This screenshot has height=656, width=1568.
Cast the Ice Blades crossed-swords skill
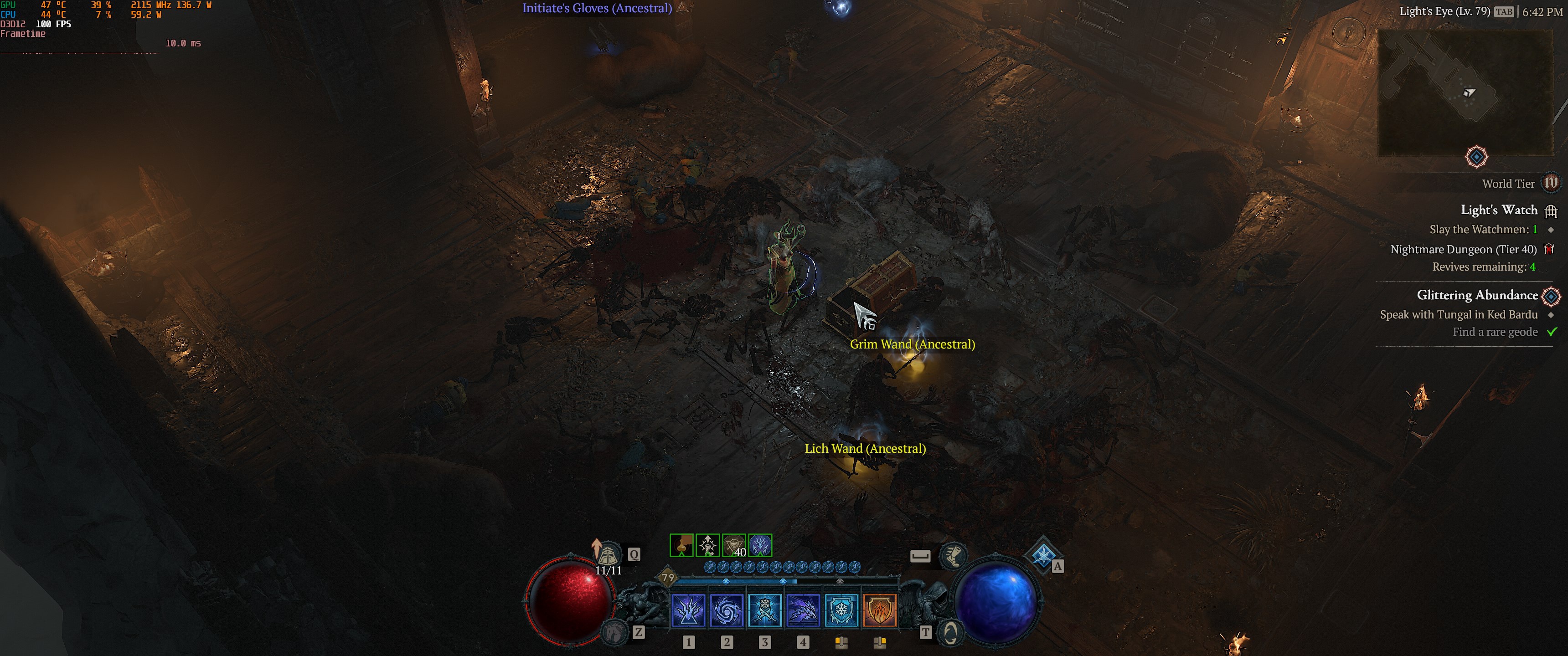pos(764,610)
